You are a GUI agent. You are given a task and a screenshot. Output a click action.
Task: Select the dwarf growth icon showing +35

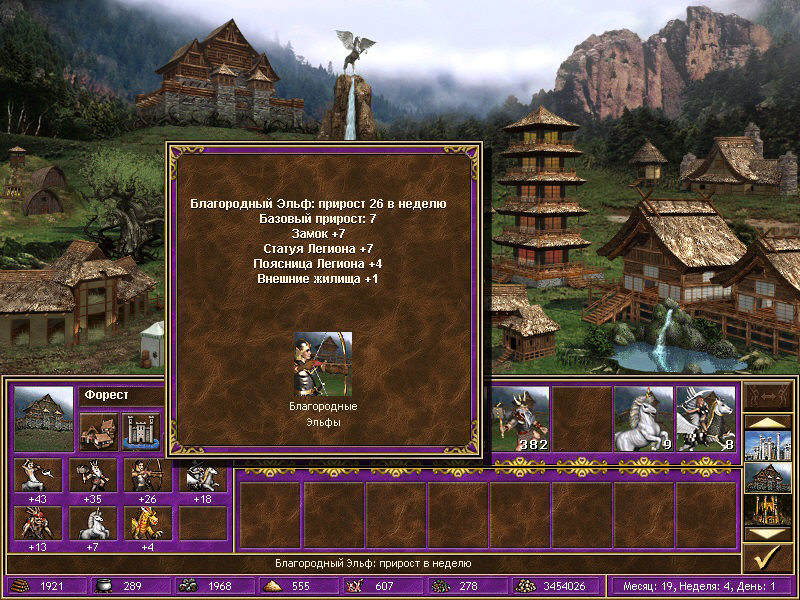94,474
